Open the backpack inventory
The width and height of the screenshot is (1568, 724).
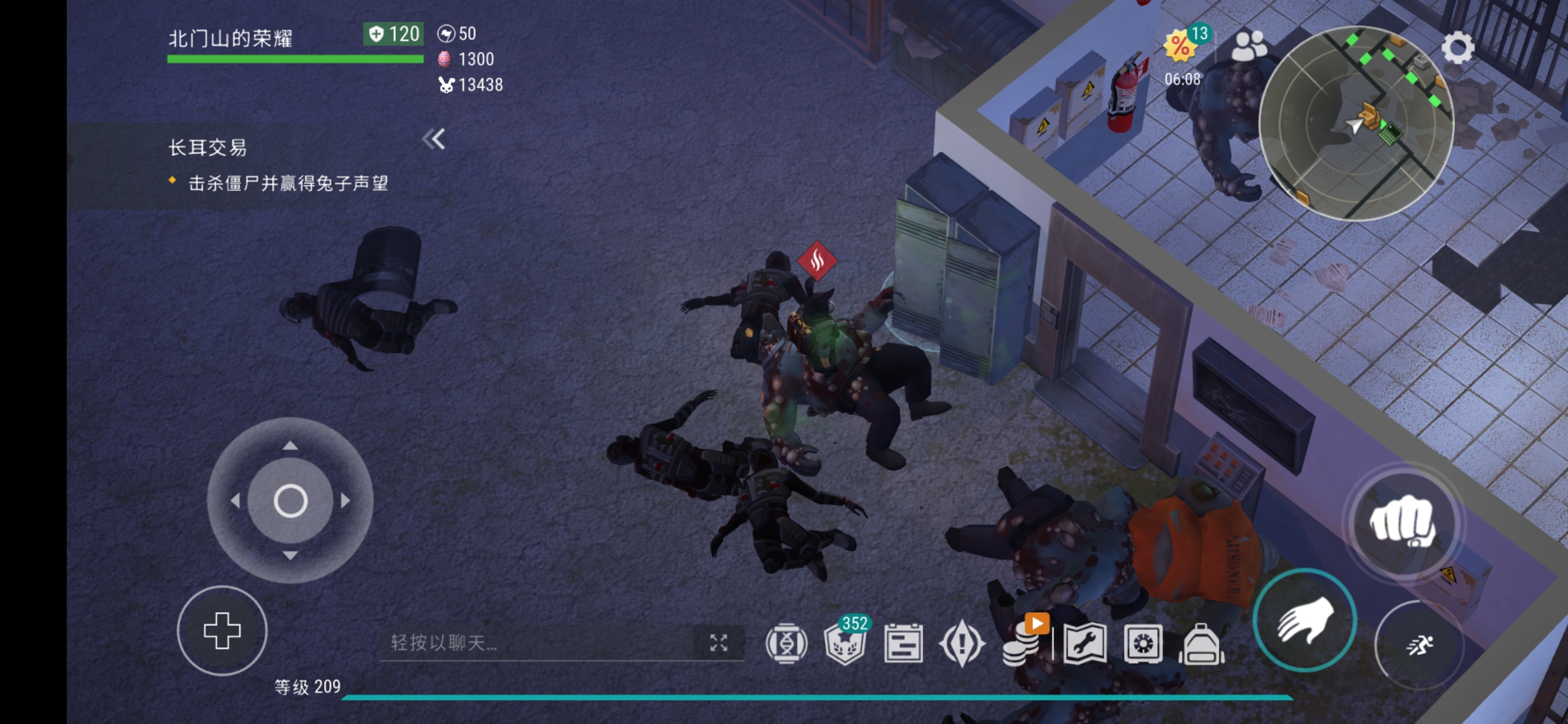coord(1201,644)
